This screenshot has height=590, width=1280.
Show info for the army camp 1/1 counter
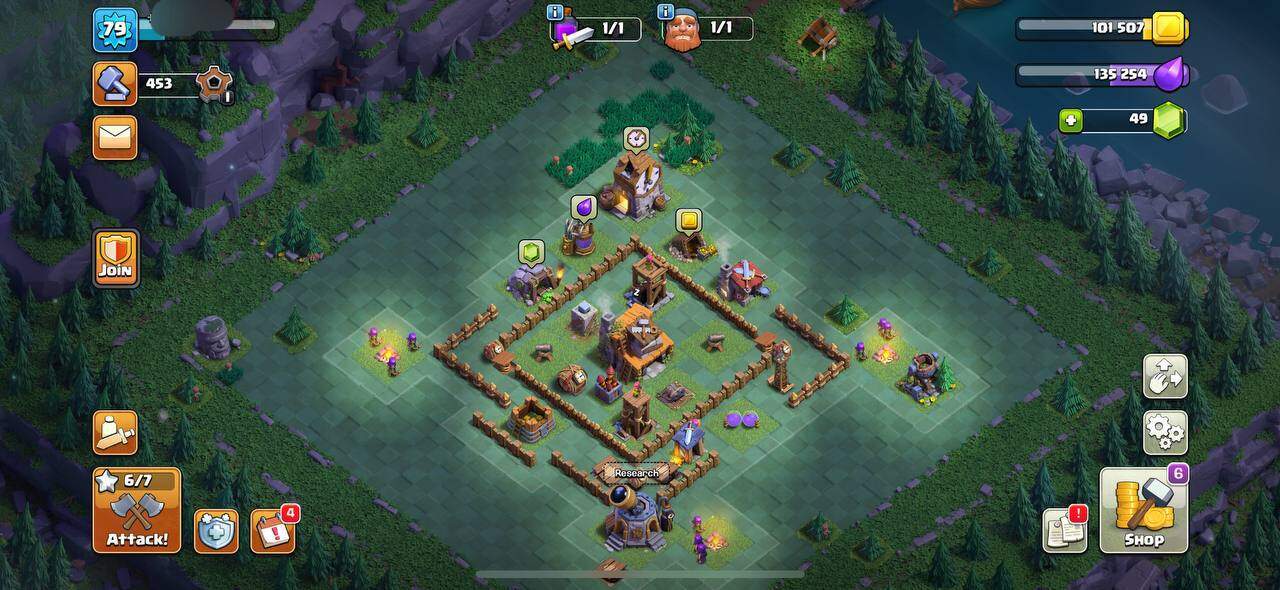555,12
